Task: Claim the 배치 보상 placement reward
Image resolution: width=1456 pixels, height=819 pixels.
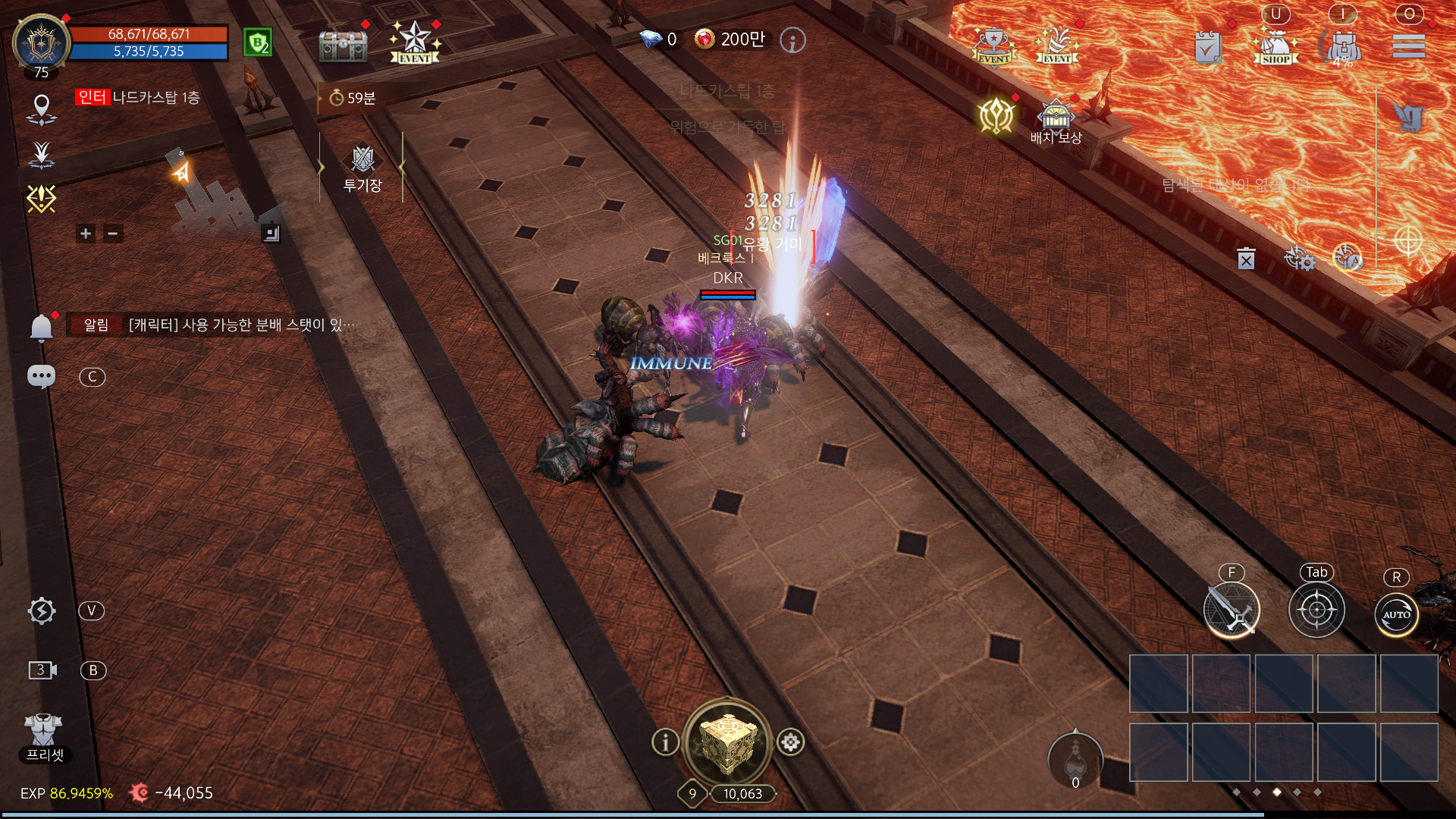Action: pos(1056,123)
